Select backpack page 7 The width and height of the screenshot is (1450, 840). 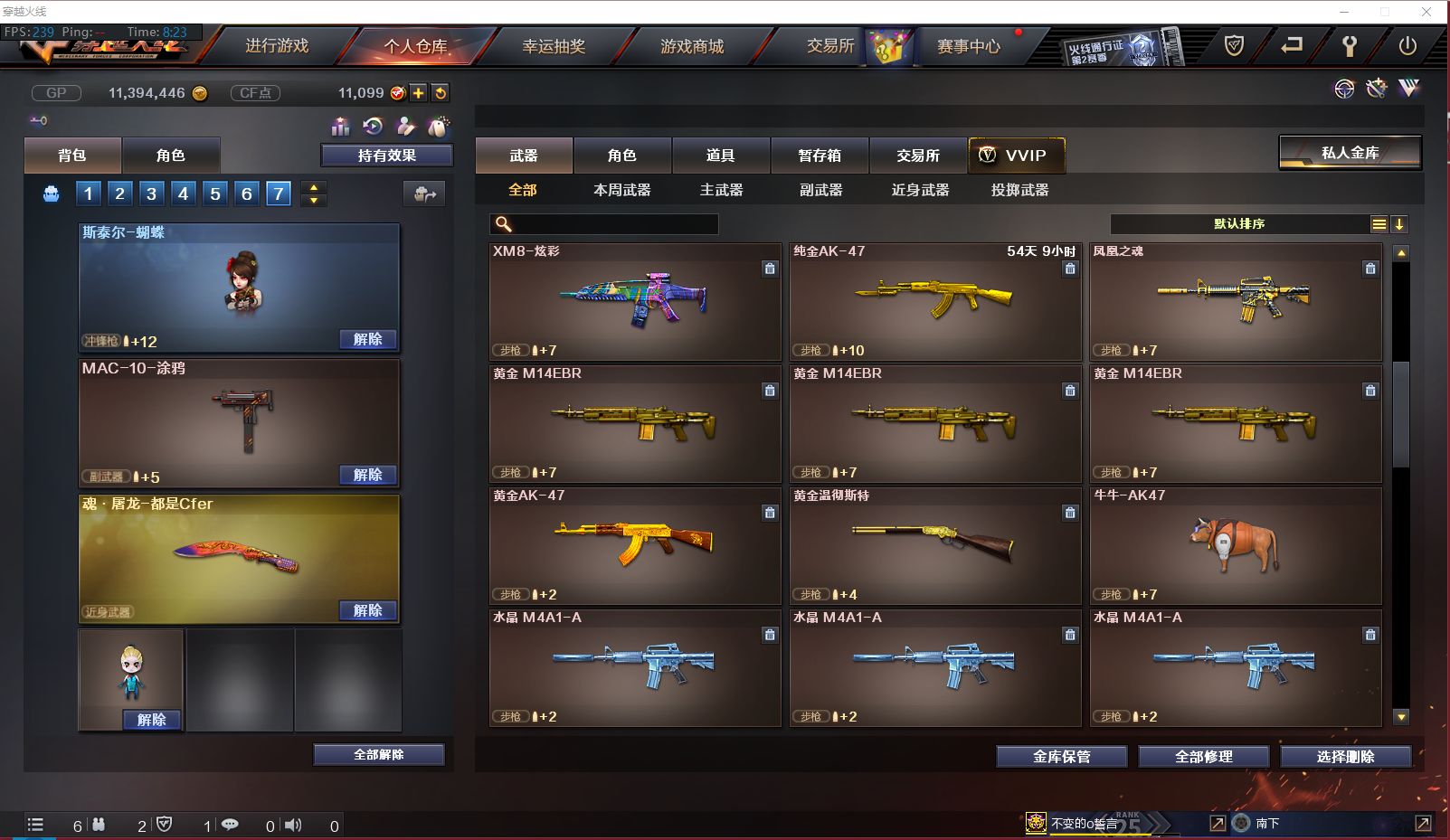[278, 193]
